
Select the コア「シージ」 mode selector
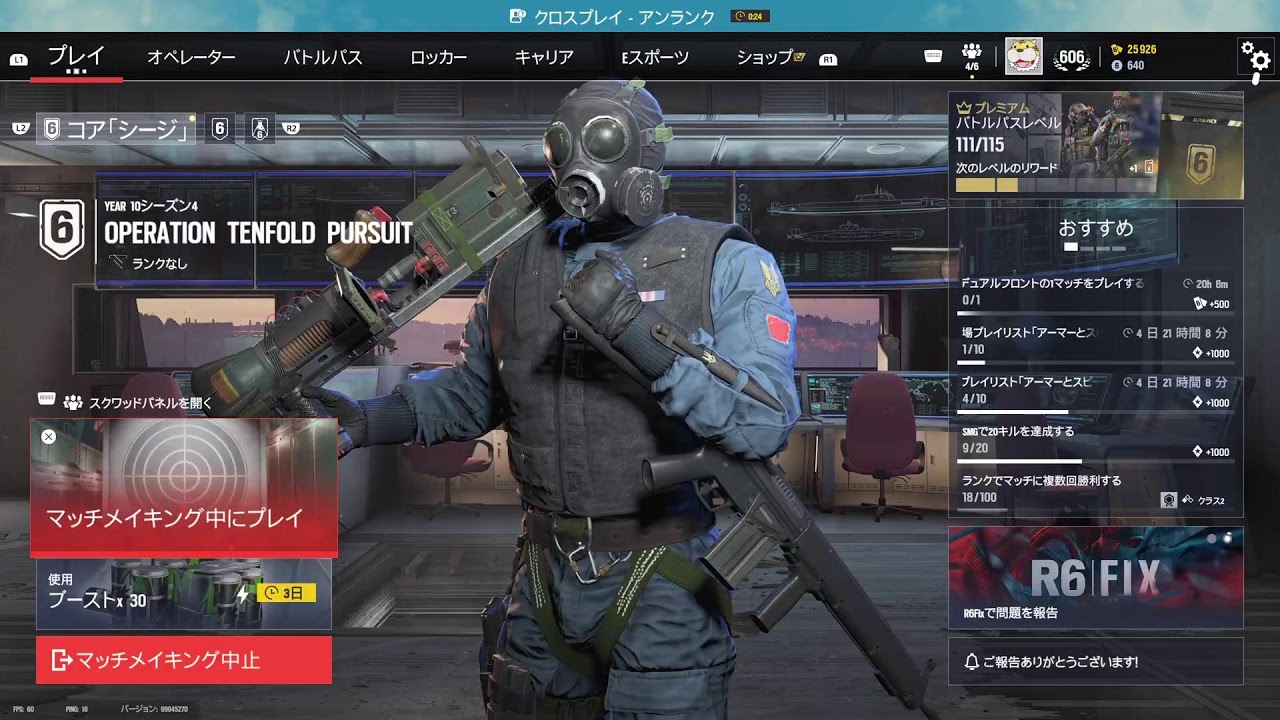116,128
